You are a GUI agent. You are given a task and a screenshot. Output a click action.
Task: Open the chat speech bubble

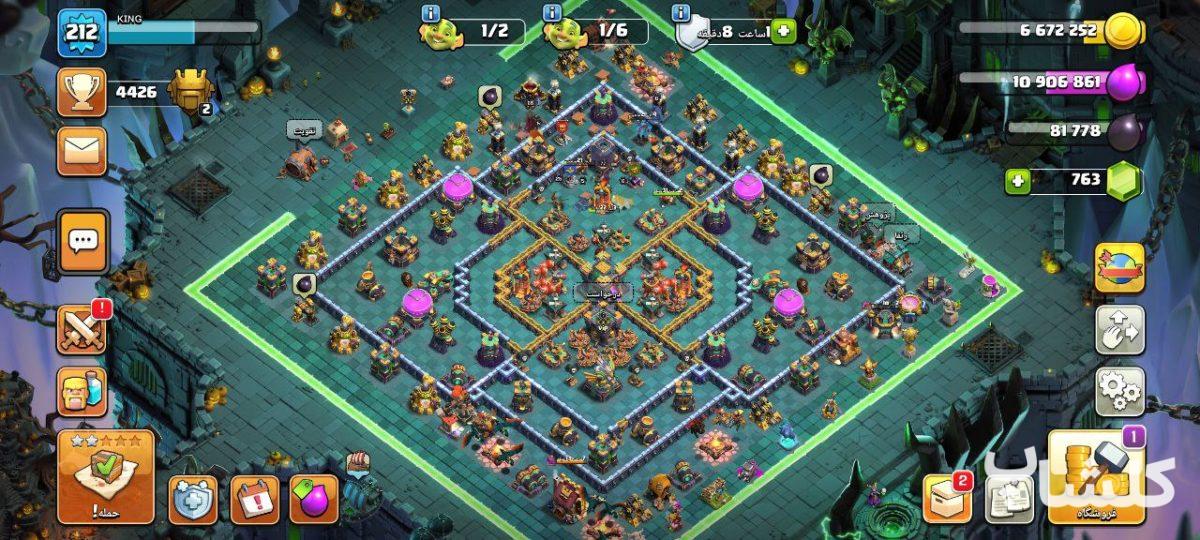click(x=82, y=241)
